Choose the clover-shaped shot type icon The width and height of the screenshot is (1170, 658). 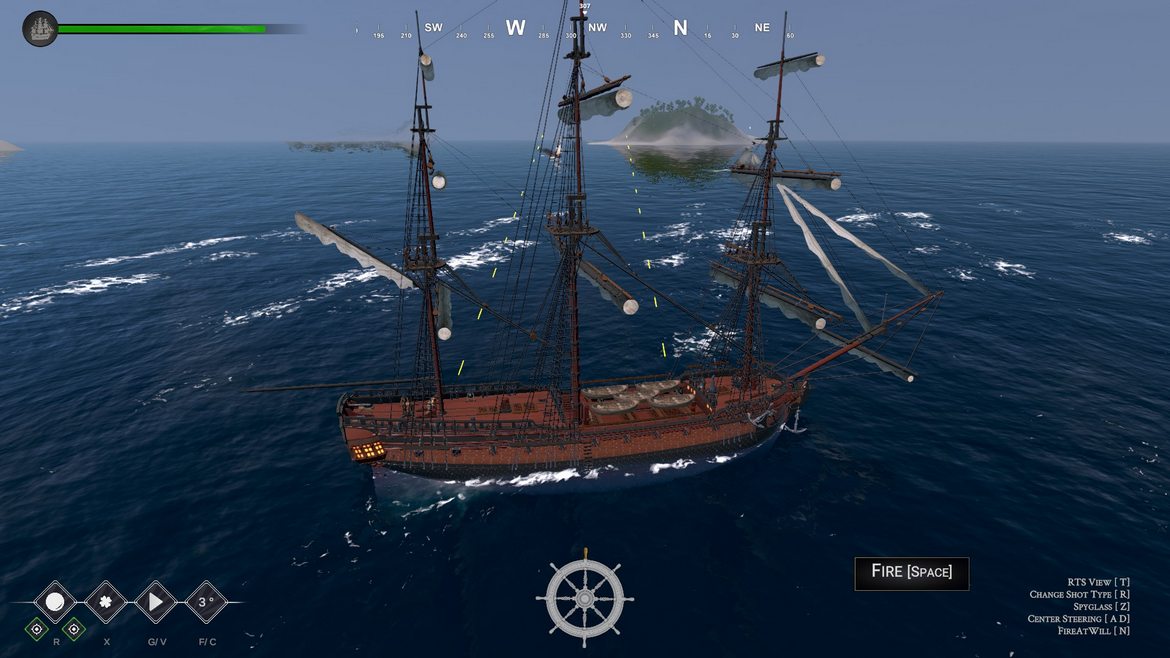105,602
